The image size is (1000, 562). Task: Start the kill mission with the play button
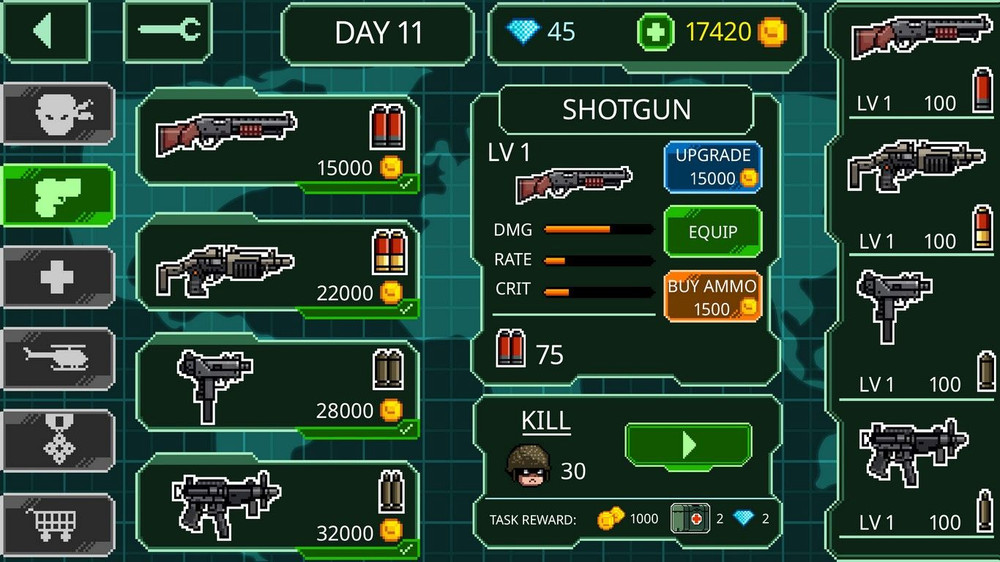pos(688,445)
